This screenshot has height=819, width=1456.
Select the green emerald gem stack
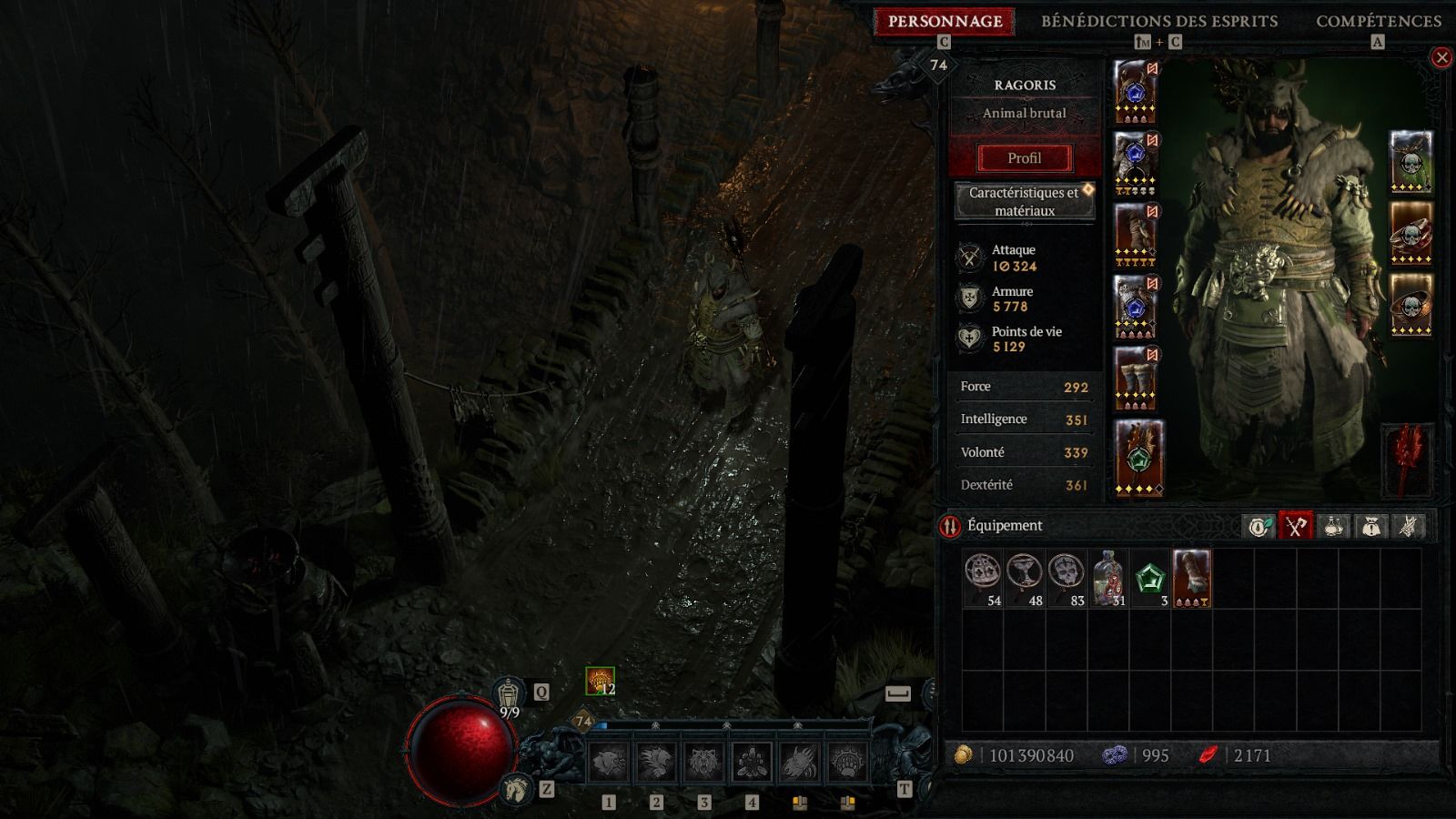(1151, 579)
